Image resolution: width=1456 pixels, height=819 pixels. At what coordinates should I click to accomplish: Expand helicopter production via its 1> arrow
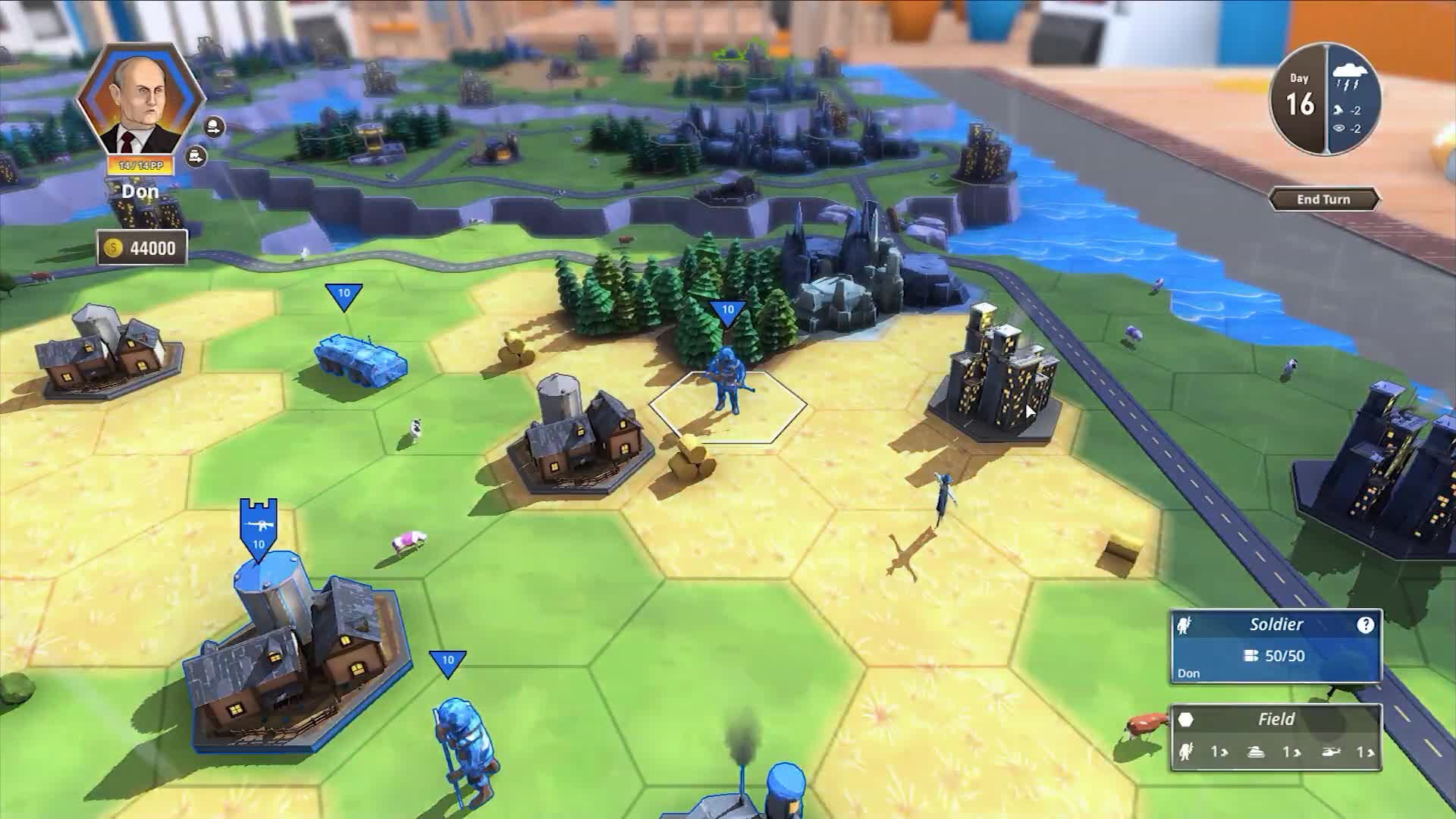tap(1366, 752)
